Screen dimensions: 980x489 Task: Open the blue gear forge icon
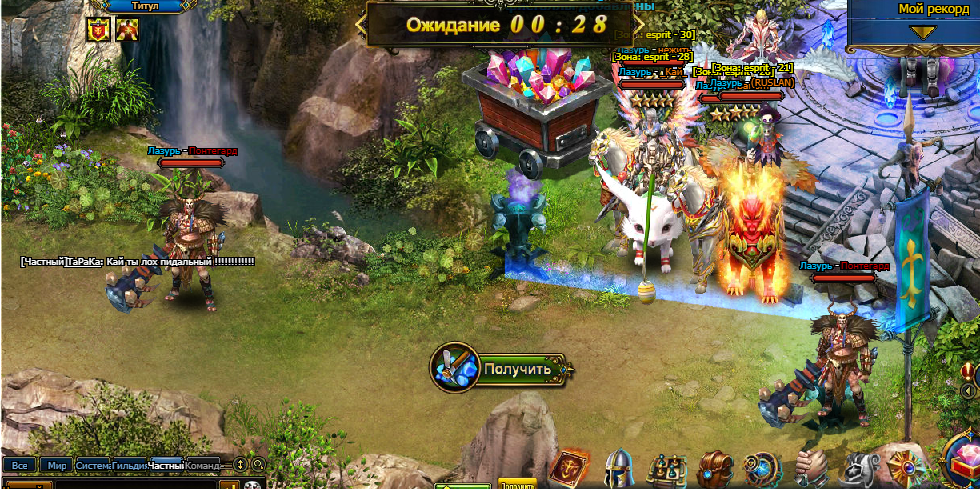[763, 469]
